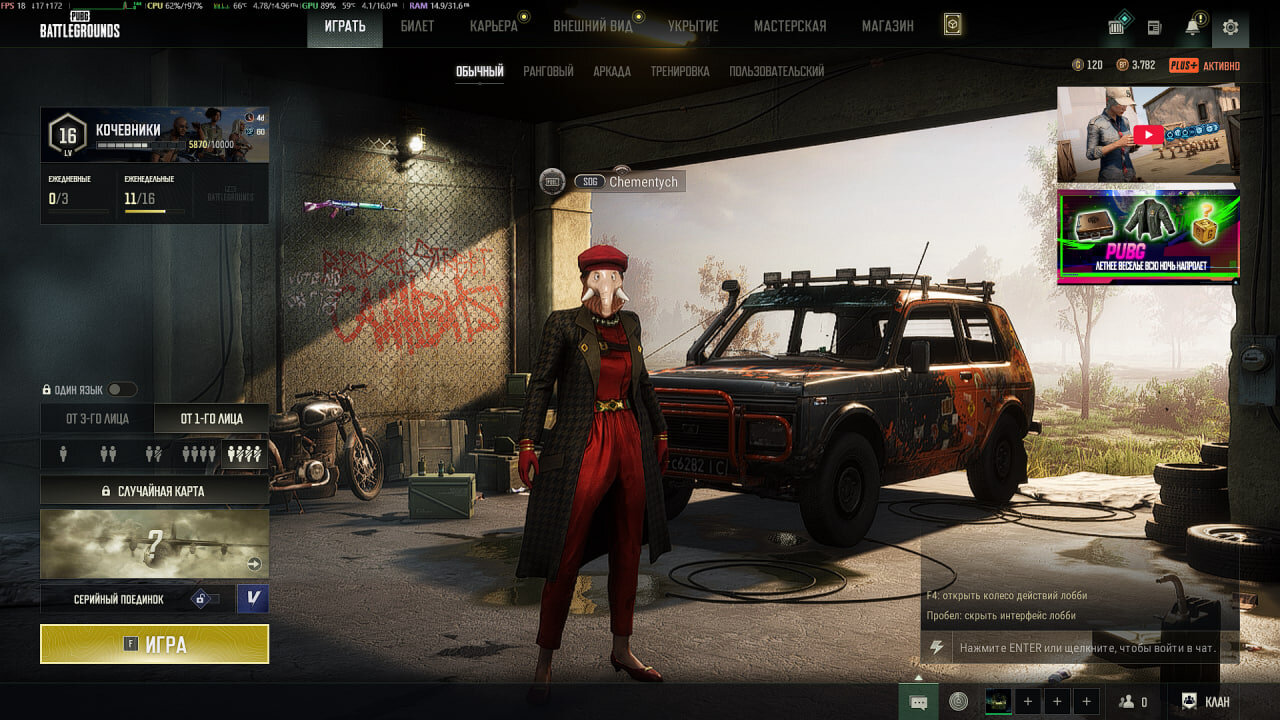Choose the ТРЕНИРОВКА mode tab
1280x720 pixels.
[680, 71]
